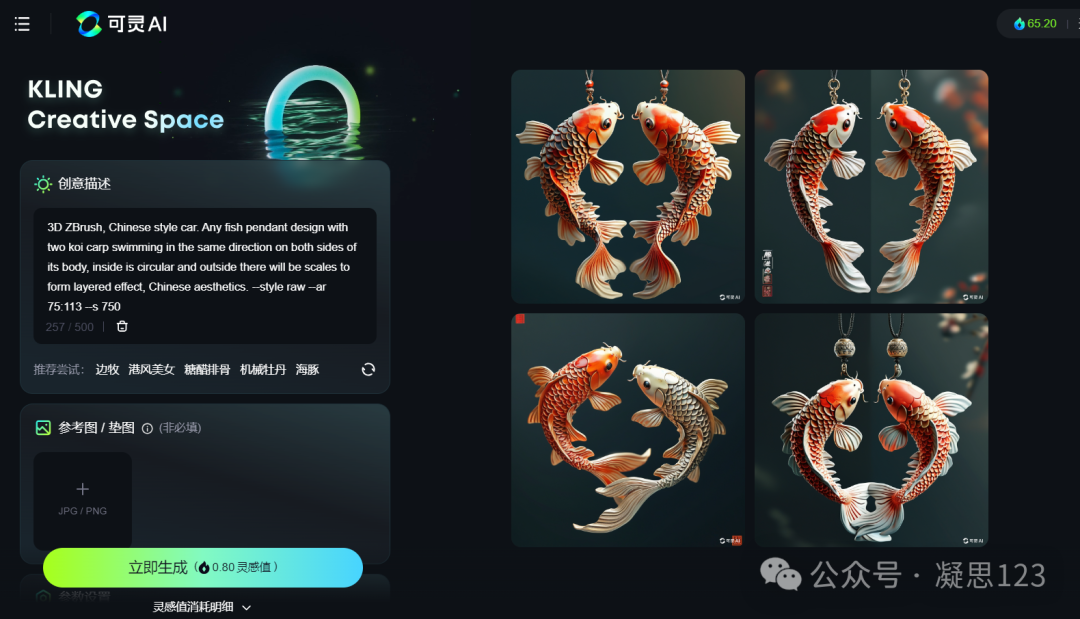1080x619 pixels.
Task: Choose the 港风美女 suggested prompt
Action: tap(151, 370)
